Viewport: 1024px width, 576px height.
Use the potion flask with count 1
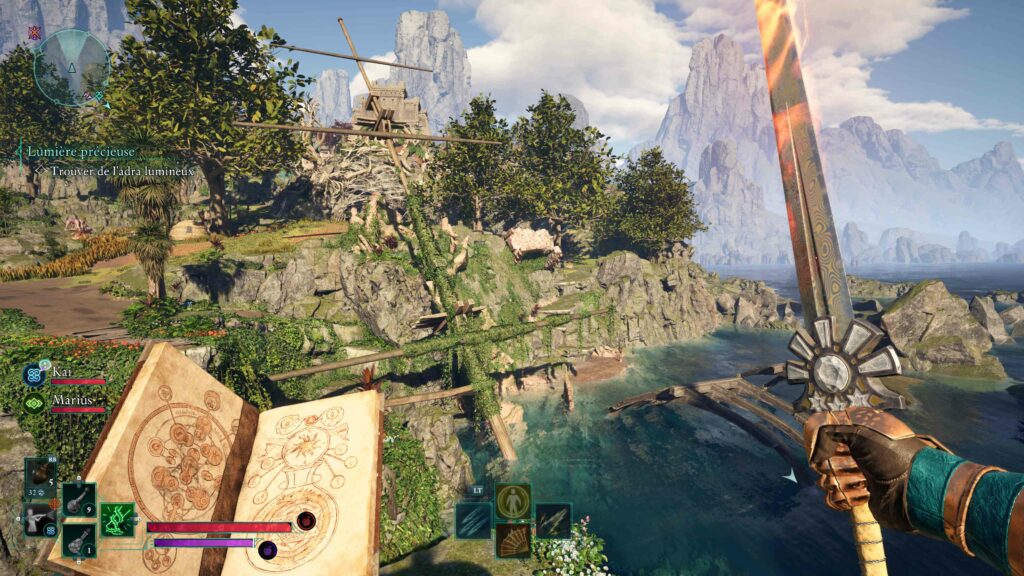pyautogui.click(x=78, y=539)
